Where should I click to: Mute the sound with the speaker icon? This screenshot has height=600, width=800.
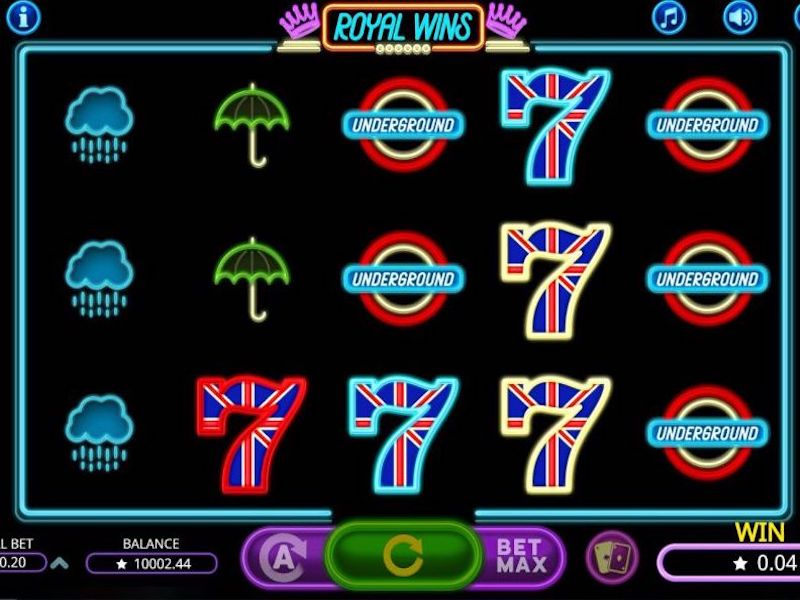740,17
